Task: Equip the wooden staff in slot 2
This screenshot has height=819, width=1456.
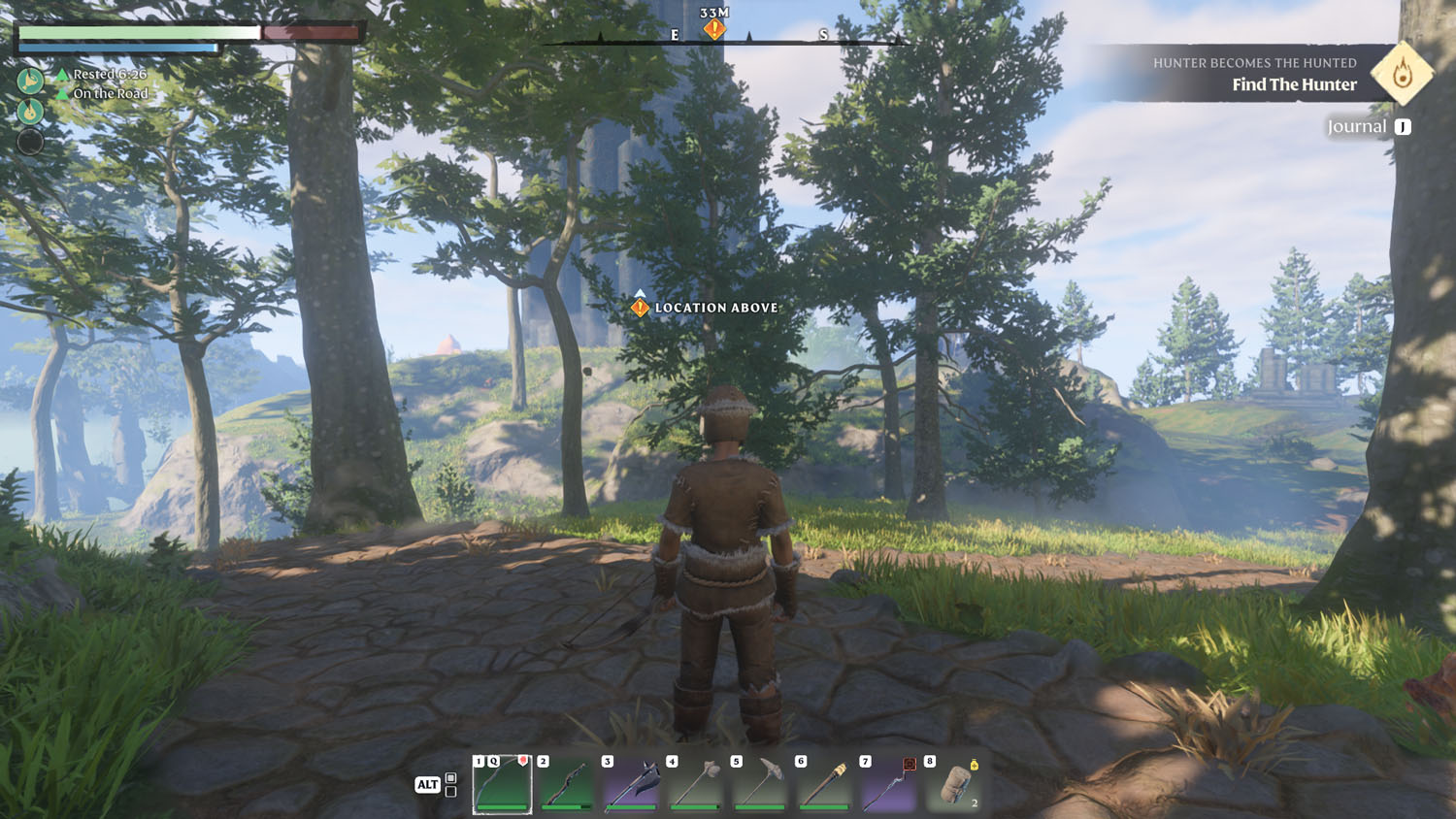Action: [566, 784]
